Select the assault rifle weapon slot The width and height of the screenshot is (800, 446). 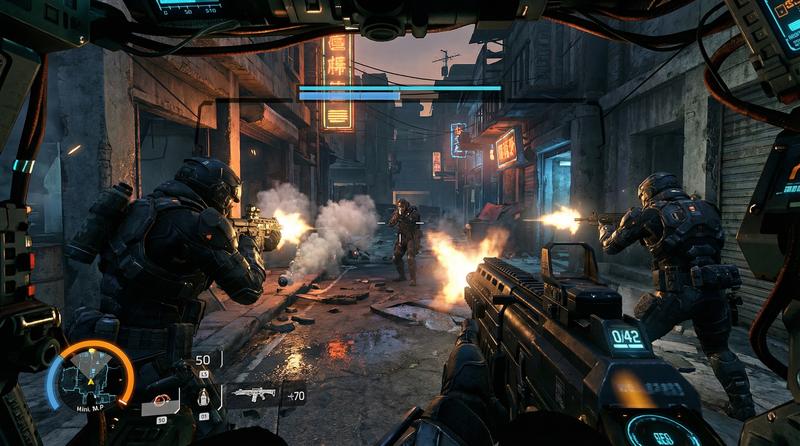pyautogui.click(x=251, y=396)
